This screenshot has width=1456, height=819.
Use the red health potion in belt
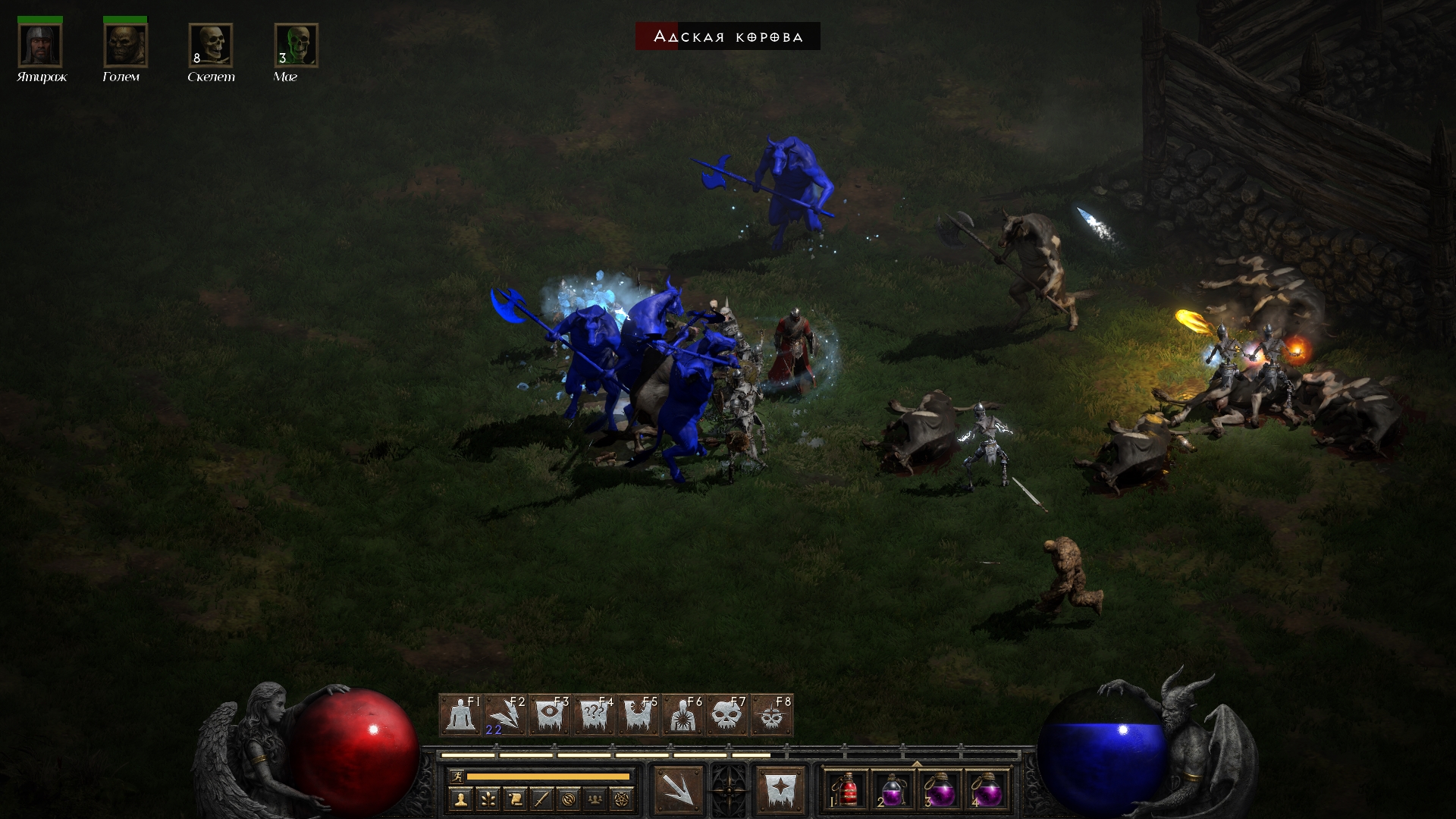[848, 792]
